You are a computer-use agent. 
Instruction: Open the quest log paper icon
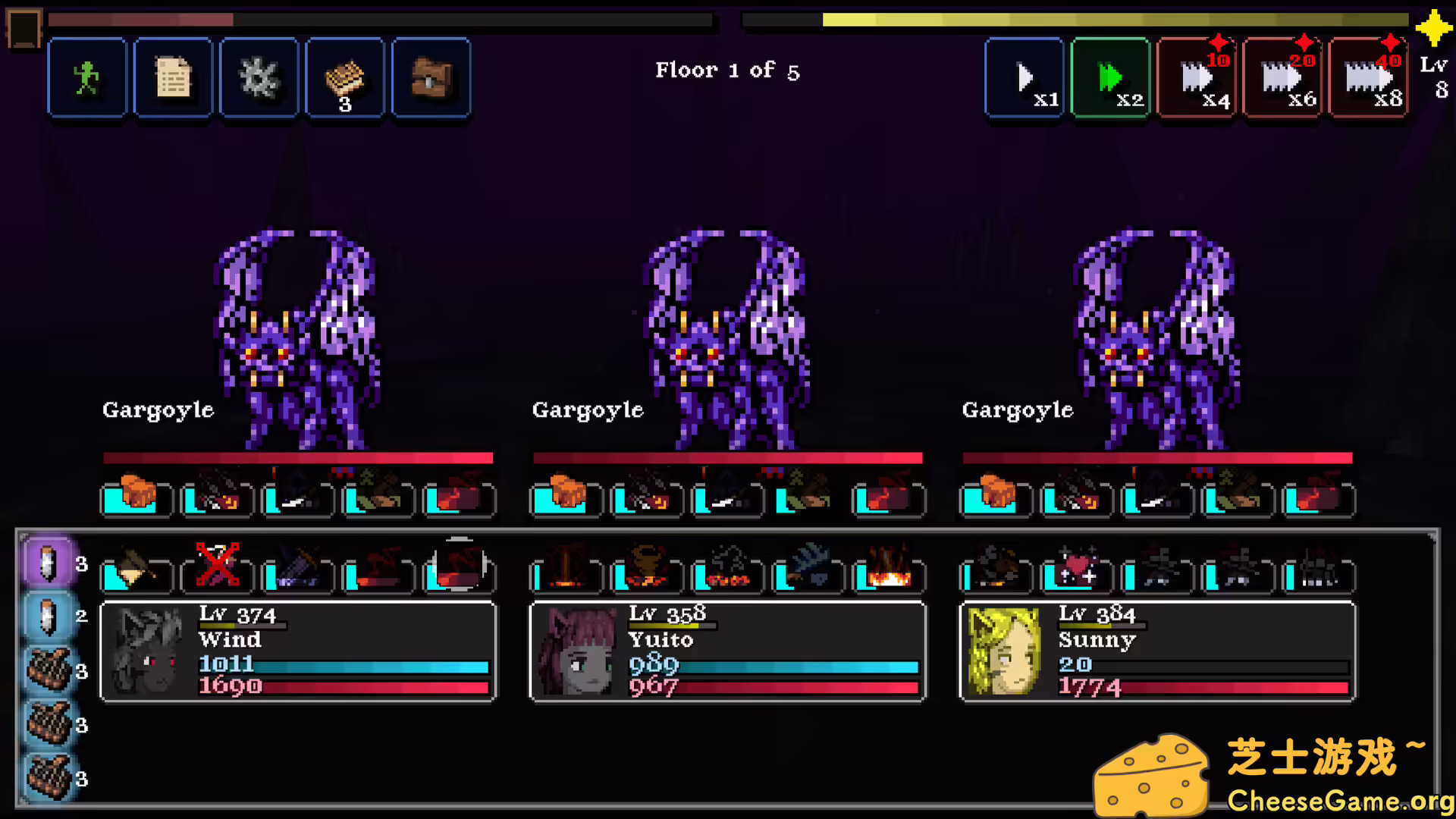tap(173, 77)
